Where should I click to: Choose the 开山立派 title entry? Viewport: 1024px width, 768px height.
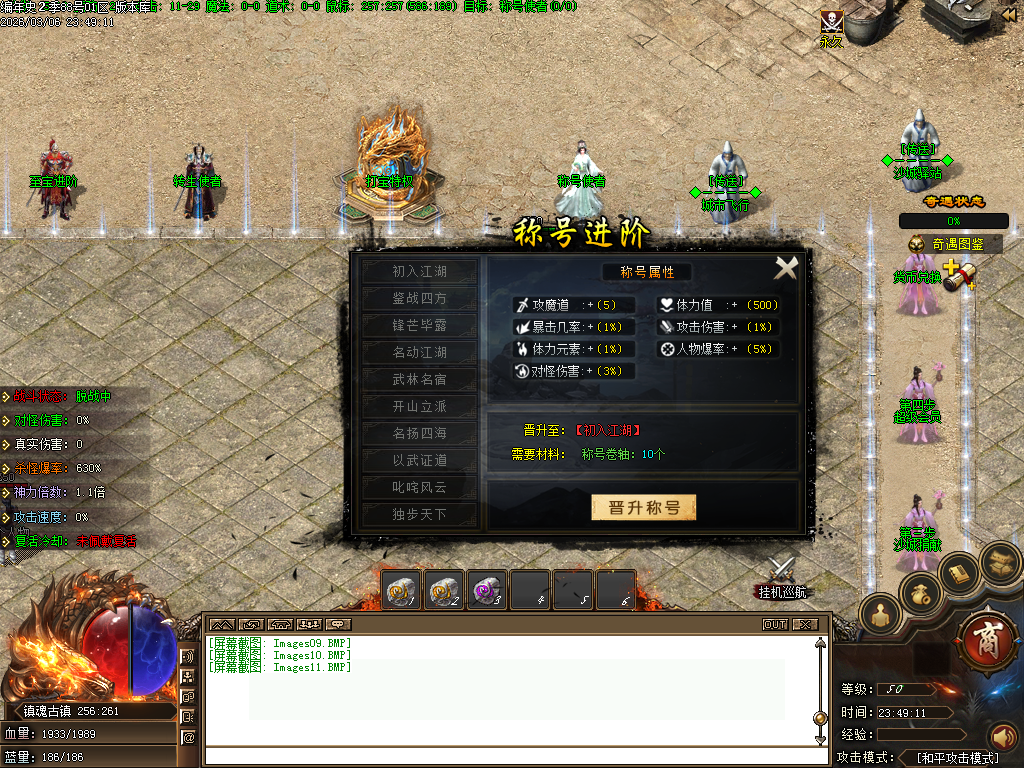419,406
